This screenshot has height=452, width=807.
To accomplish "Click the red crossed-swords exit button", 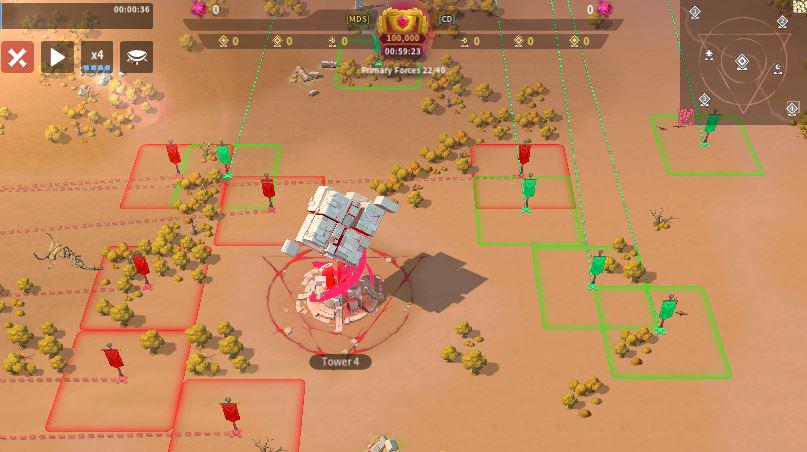I will pyautogui.click(x=17, y=57).
